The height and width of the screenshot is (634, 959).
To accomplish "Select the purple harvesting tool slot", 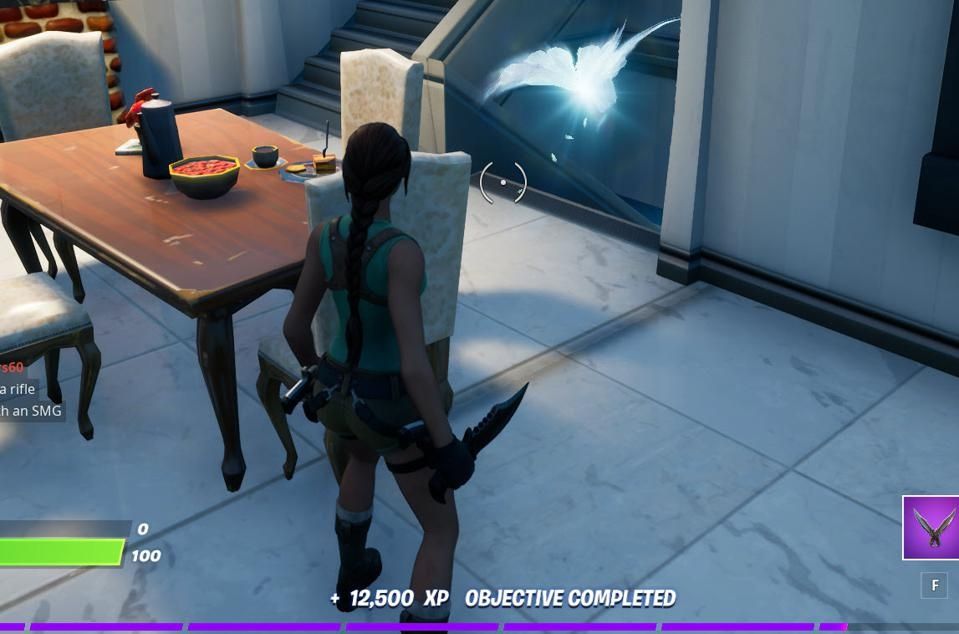I will click(x=931, y=528).
